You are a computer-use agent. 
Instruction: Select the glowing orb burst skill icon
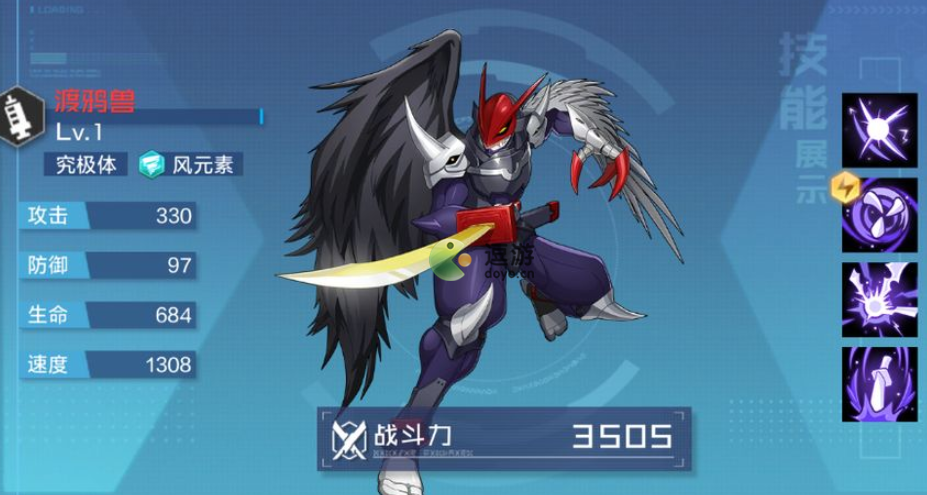click(x=878, y=130)
